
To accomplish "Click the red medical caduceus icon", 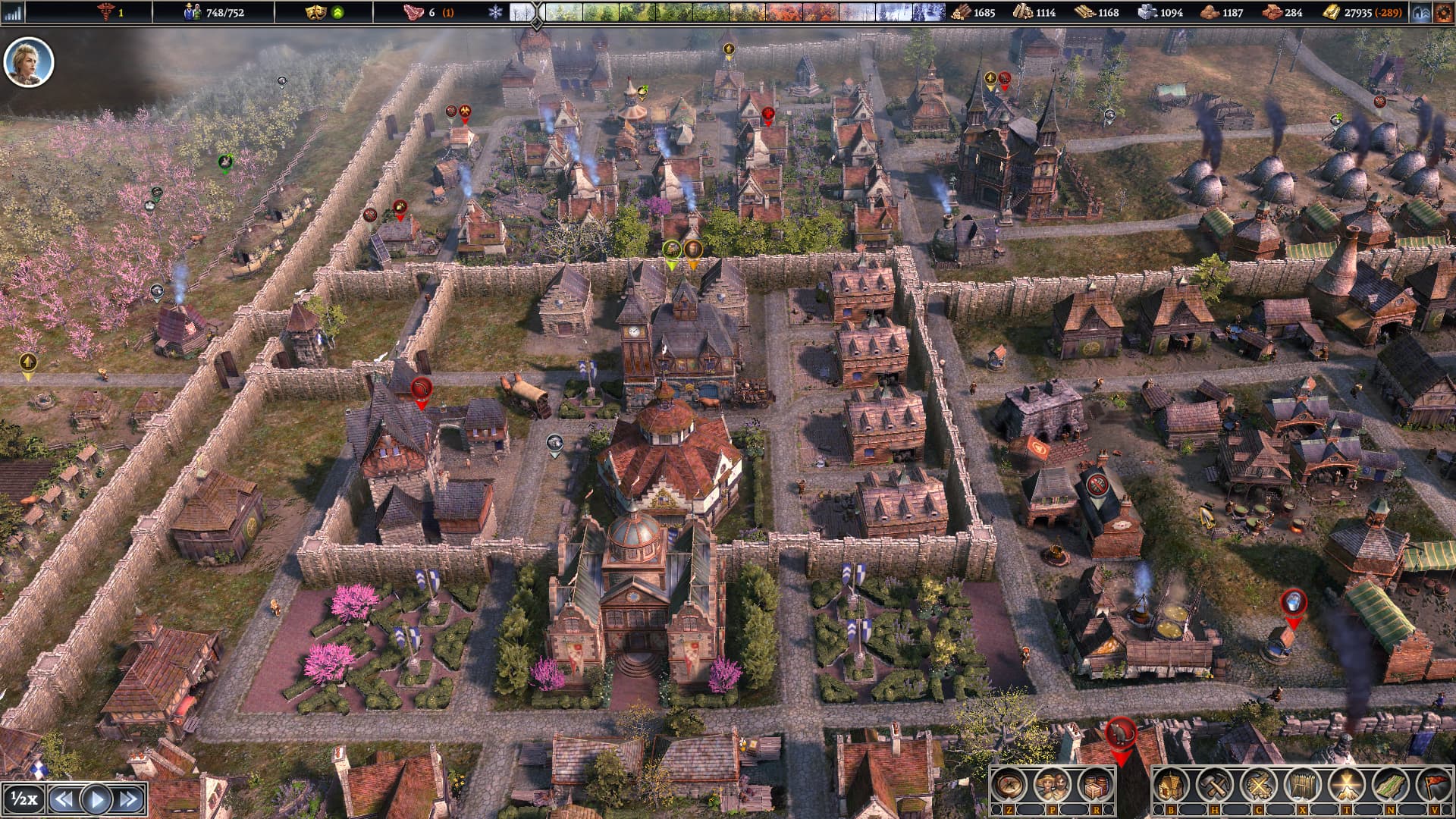I will [x=105, y=12].
